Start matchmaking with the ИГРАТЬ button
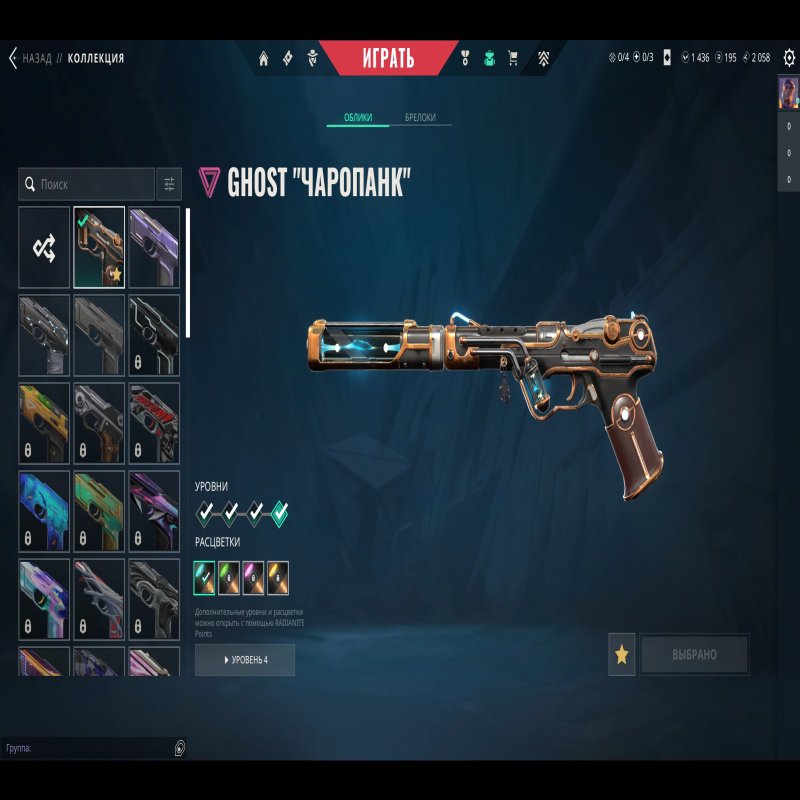The image size is (800, 800). (x=387, y=58)
